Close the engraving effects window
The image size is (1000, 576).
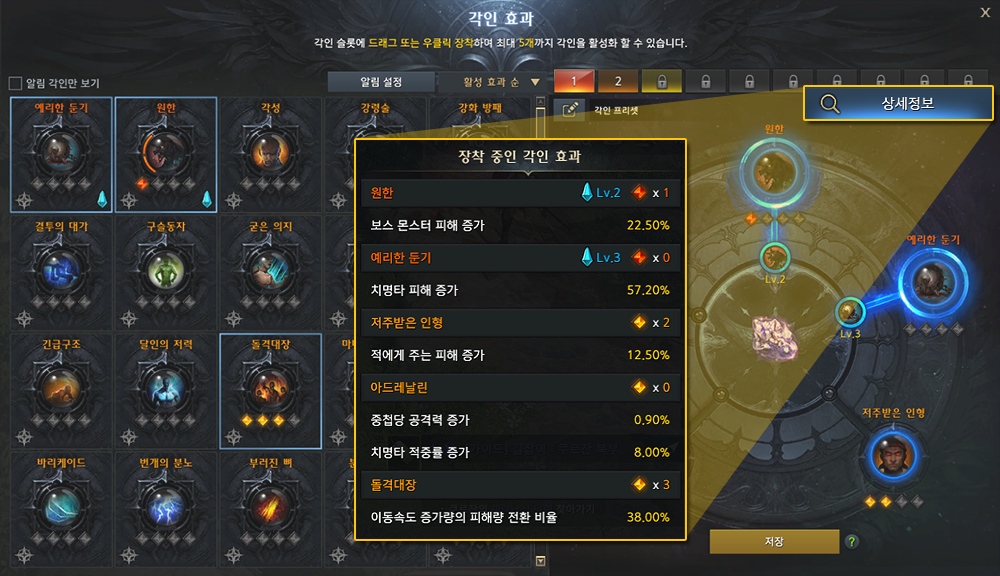coord(986,13)
